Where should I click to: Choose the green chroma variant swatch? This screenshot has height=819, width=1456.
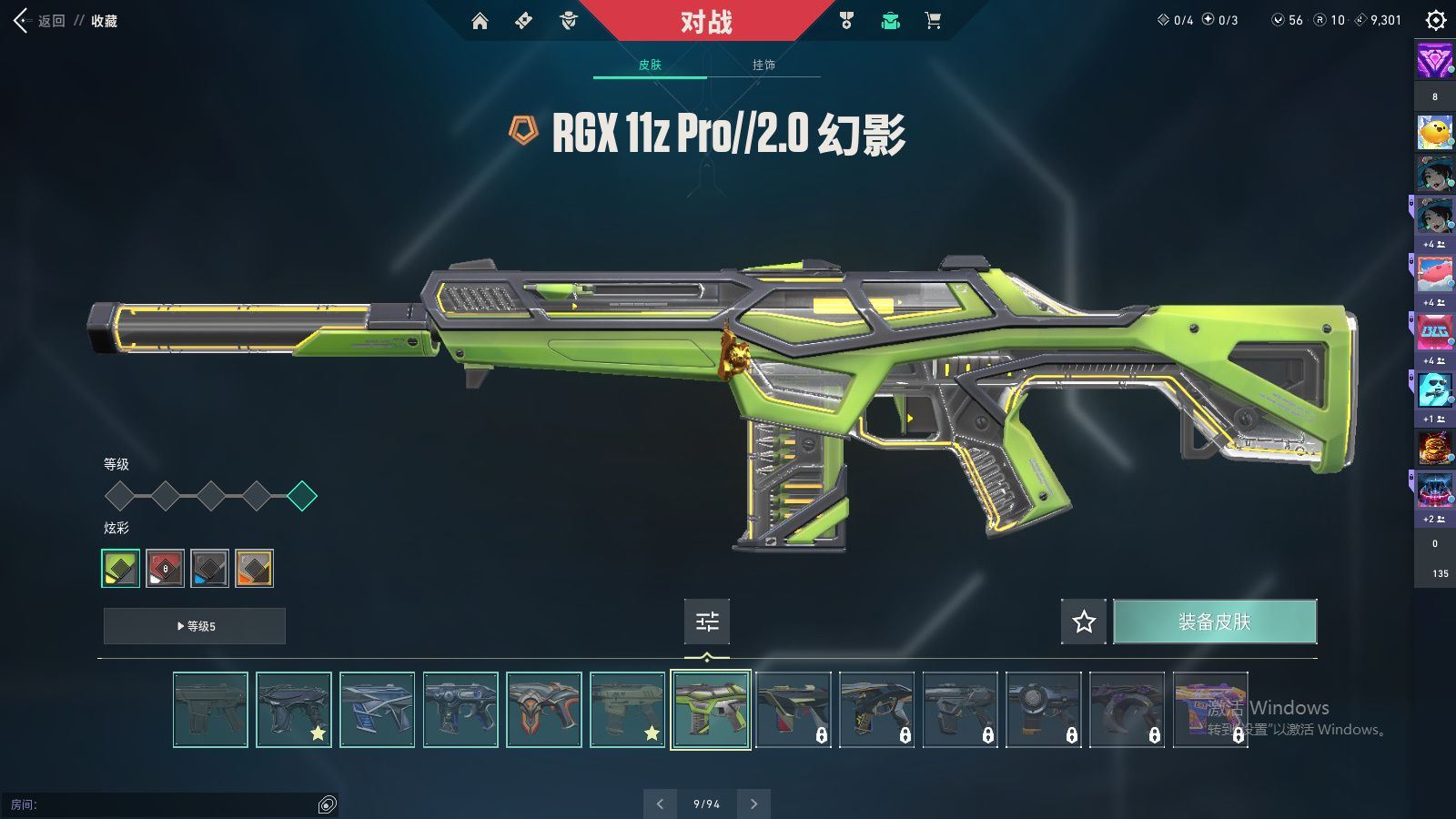121,568
